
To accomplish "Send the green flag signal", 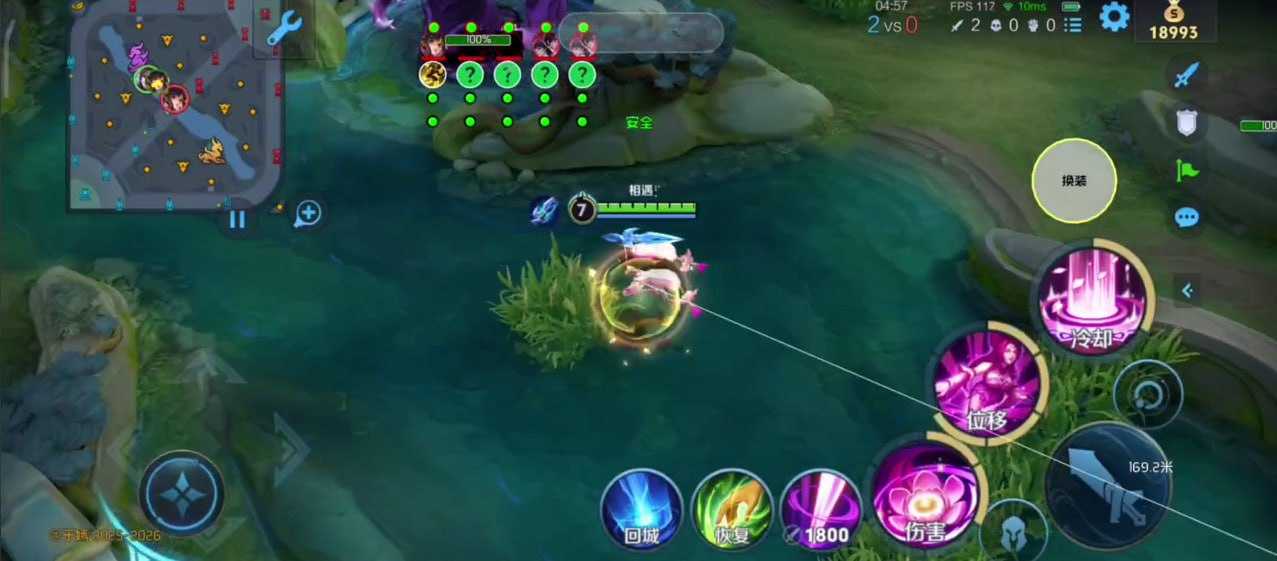I will pos(1187,170).
